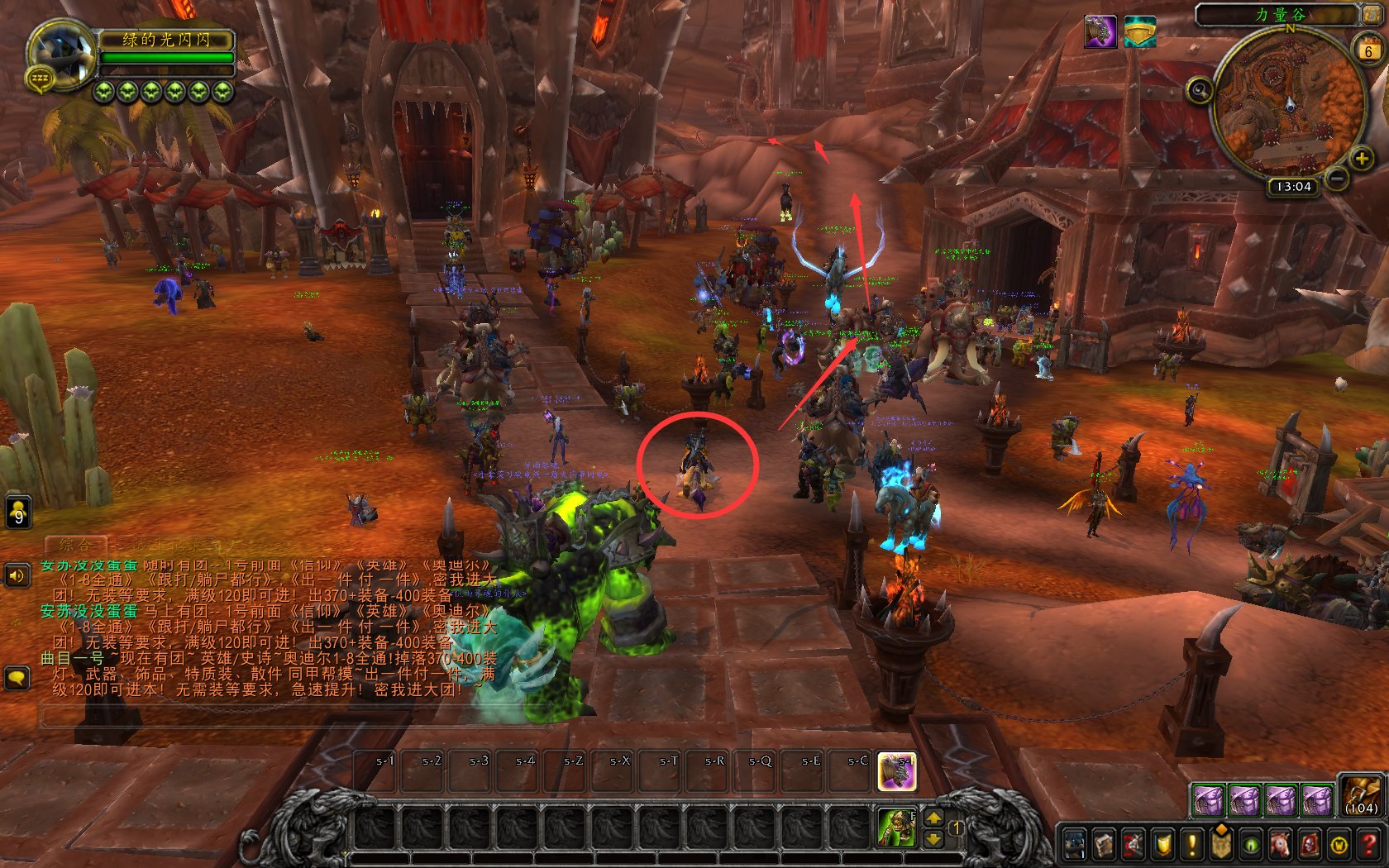Screen dimensions: 1389x868
Task: Open the quest log exclamation mark button
Action: click(1191, 844)
